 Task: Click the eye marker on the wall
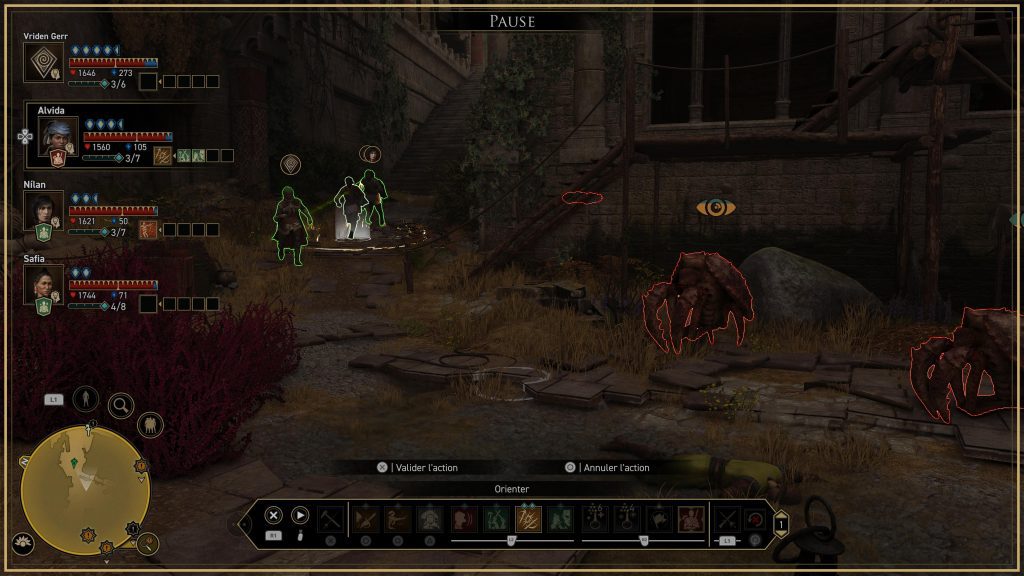tap(716, 208)
